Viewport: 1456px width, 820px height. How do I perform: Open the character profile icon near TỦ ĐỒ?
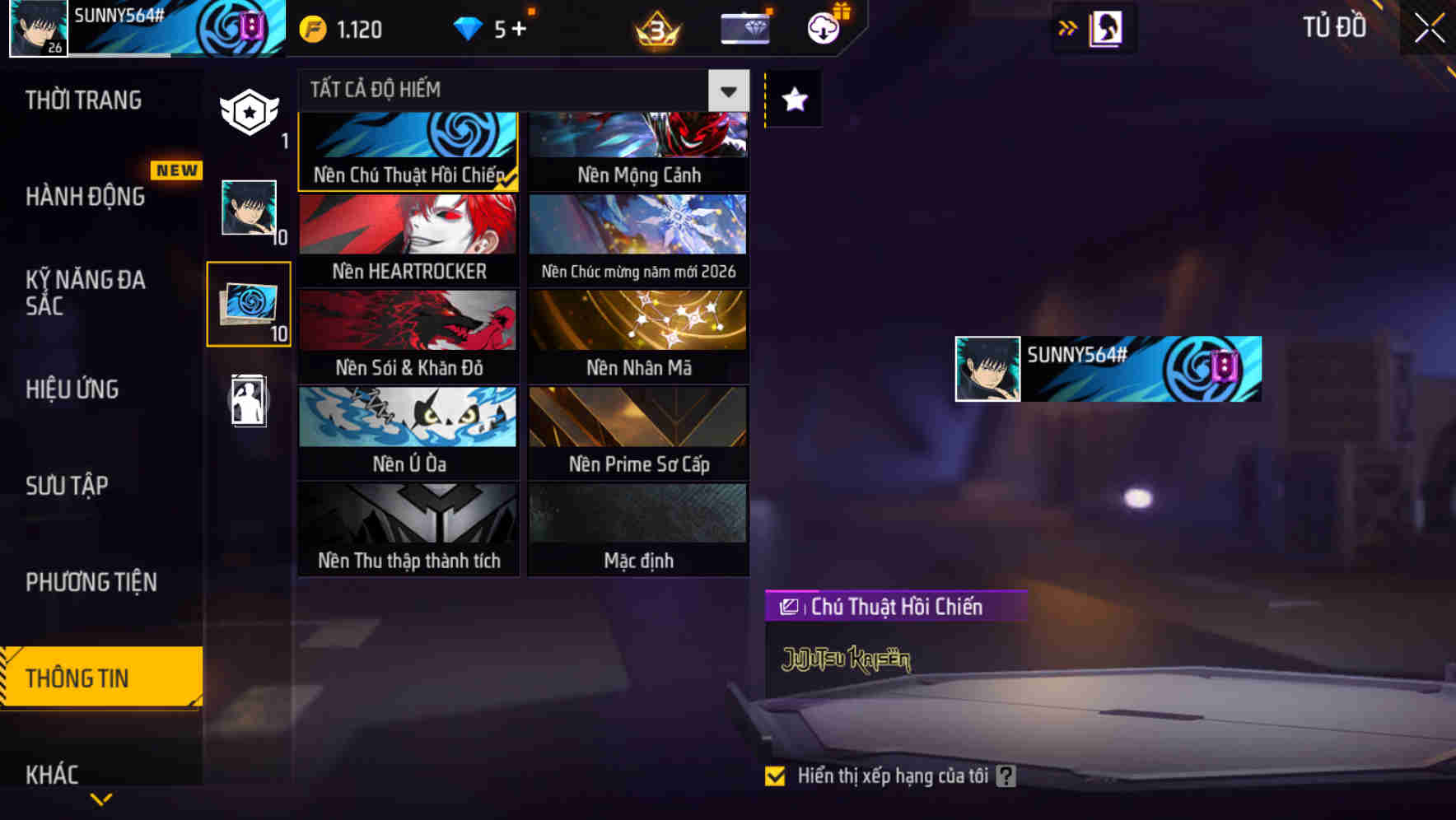[x=1104, y=27]
